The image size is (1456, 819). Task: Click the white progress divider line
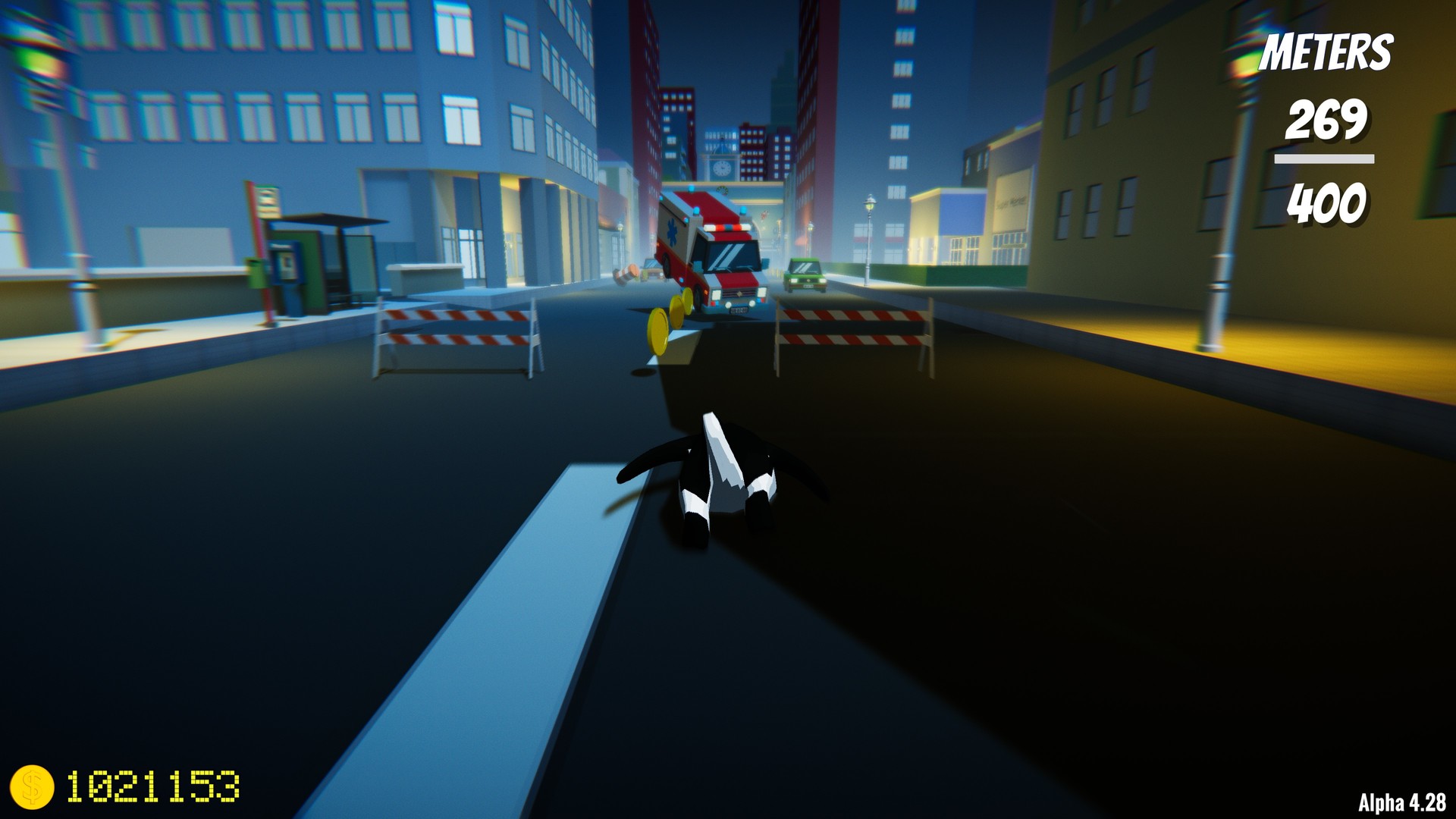click(1323, 158)
